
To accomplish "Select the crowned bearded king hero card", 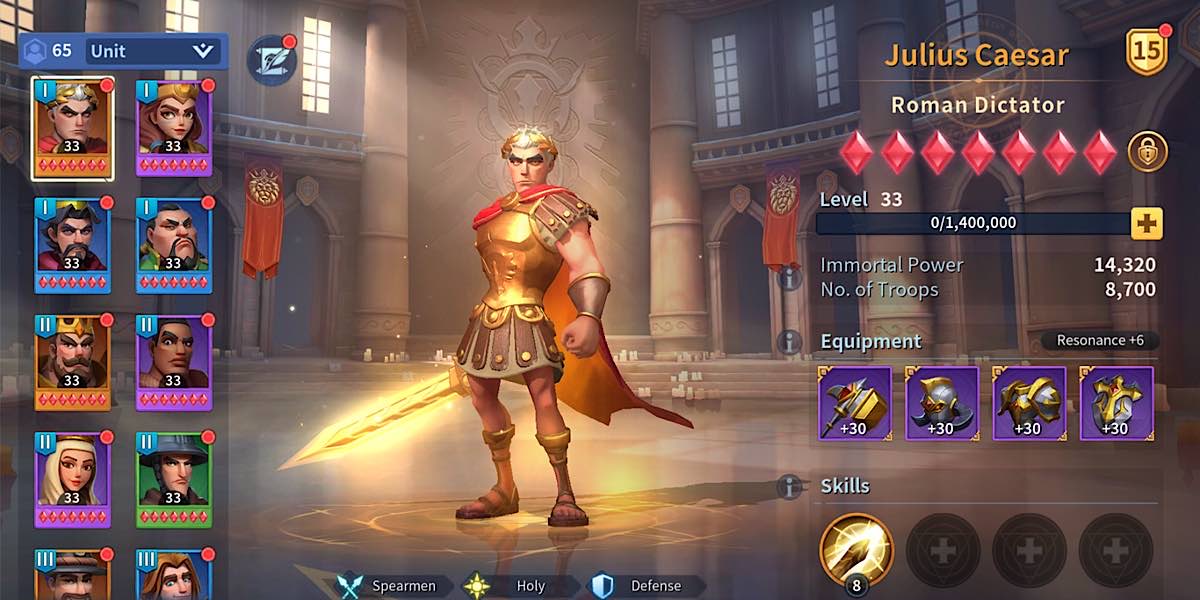I will [72, 362].
